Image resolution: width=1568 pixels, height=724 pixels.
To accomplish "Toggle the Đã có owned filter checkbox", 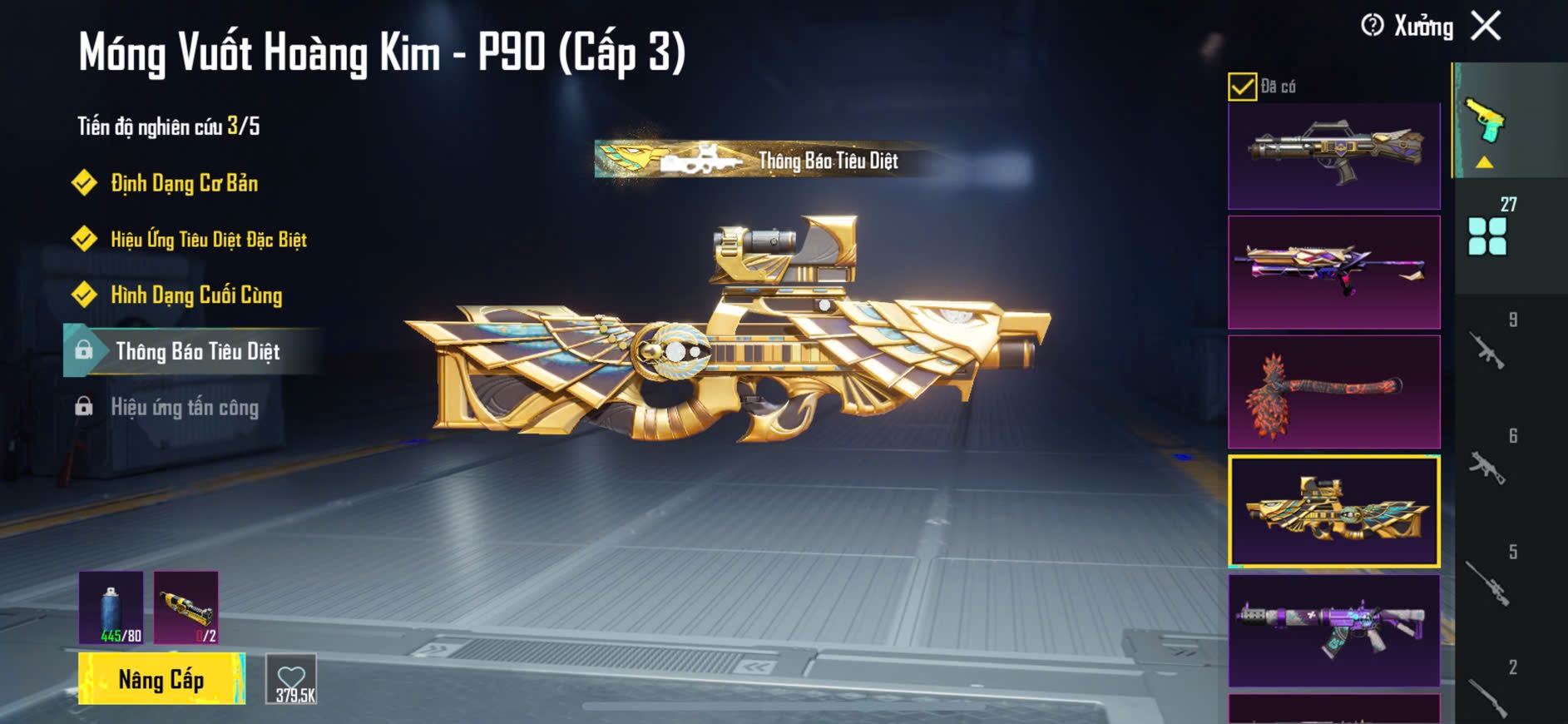I will [1242, 87].
